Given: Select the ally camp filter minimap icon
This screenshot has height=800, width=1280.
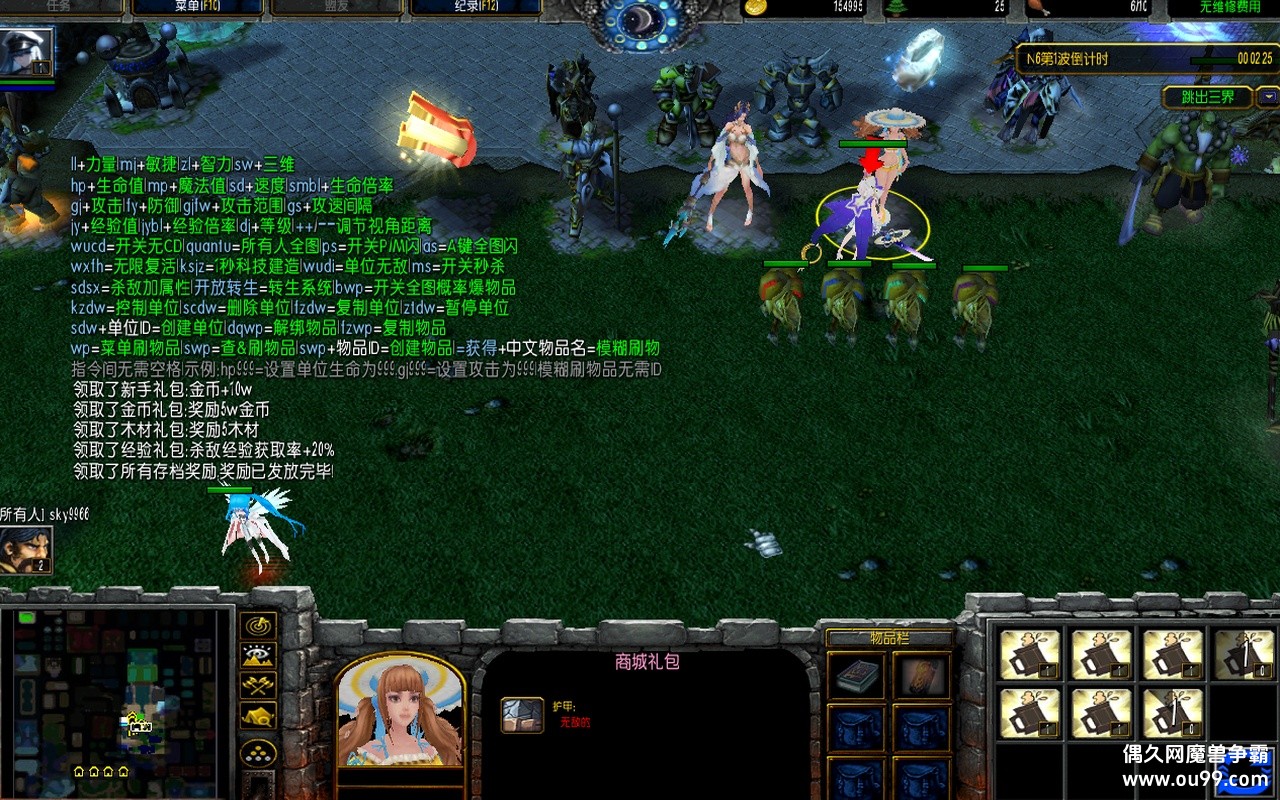Looking at the screenshot, I should coord(258,716).
